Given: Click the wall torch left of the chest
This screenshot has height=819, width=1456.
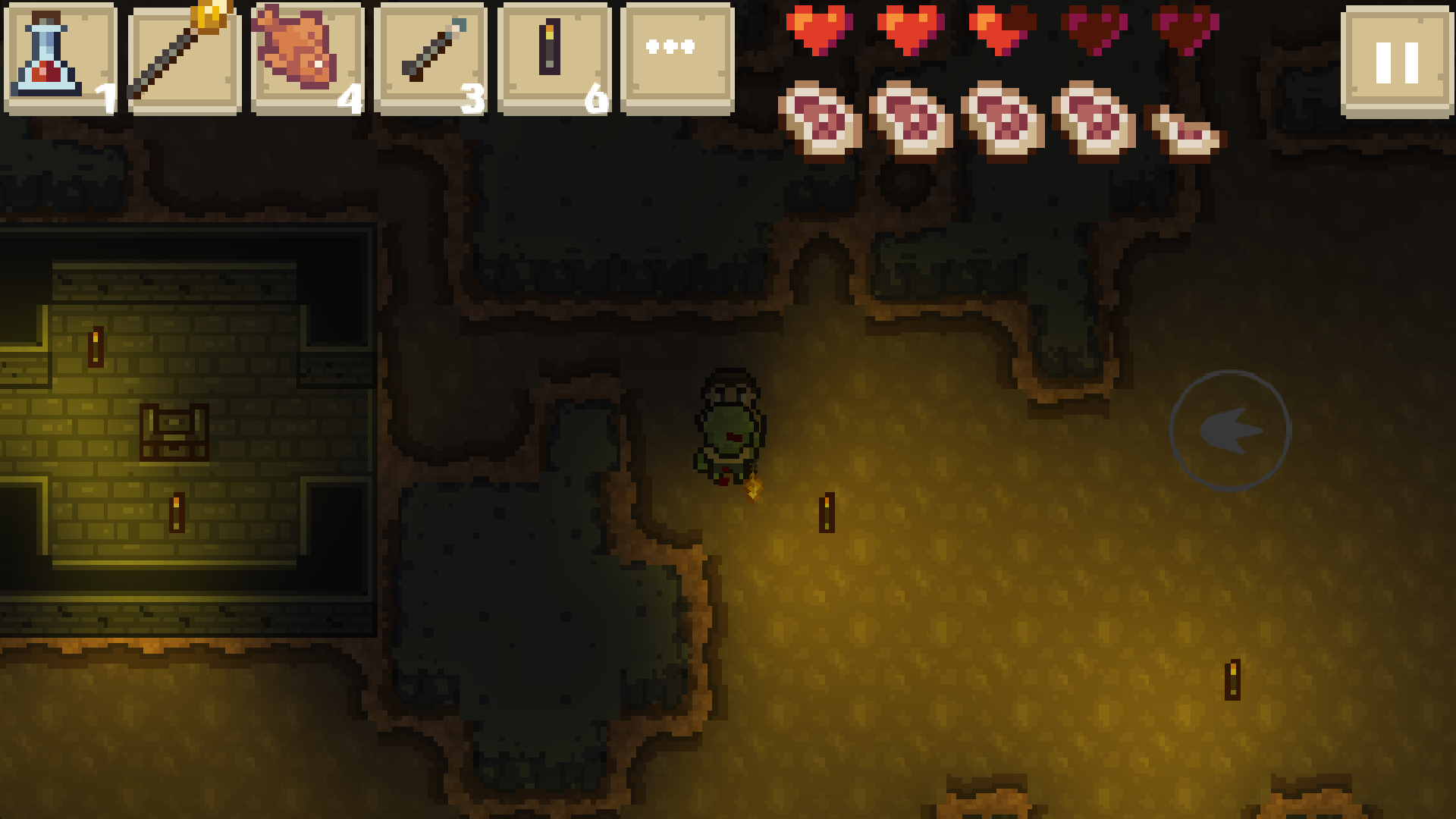Looking at the screenshot, I should tap(96, 347).
